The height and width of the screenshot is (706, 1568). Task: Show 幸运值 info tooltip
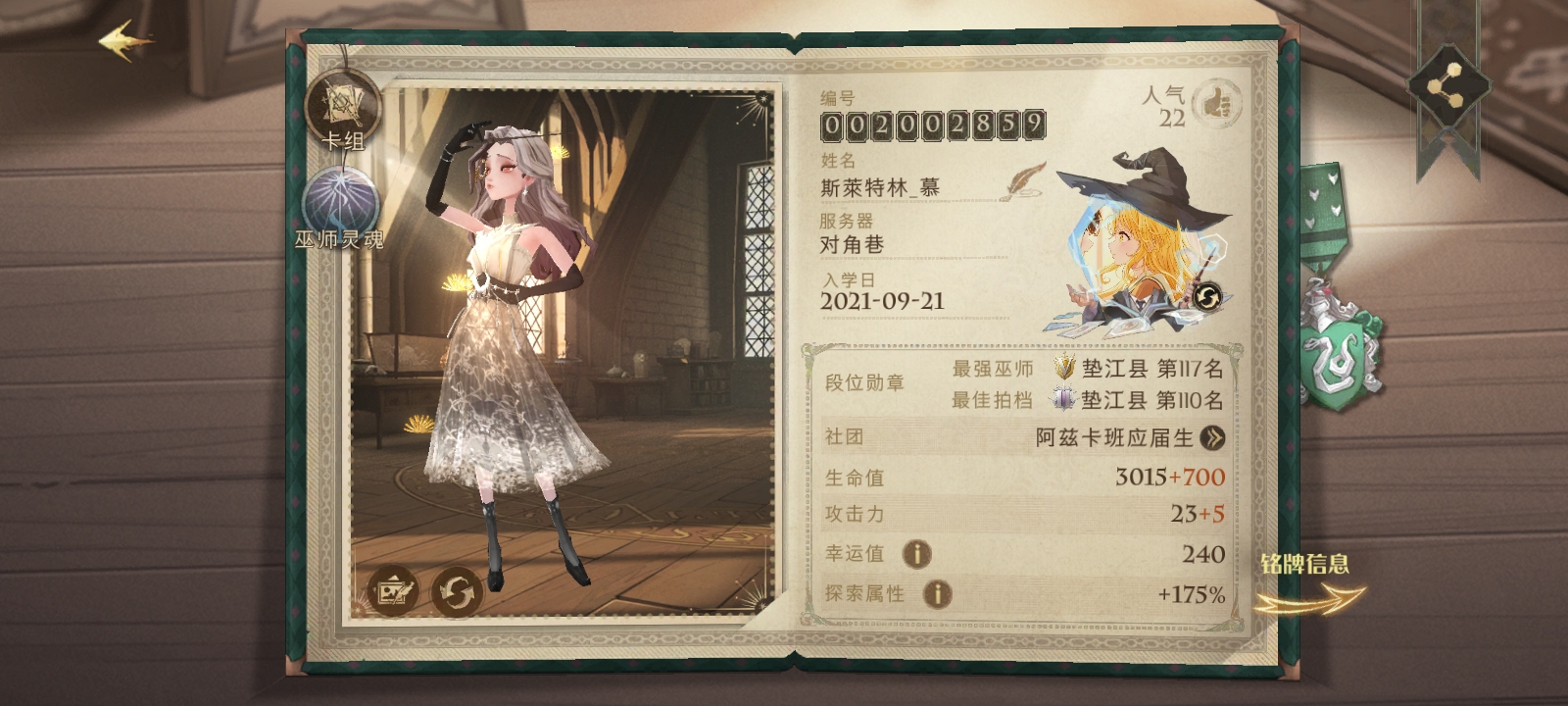tap(916, 554)
